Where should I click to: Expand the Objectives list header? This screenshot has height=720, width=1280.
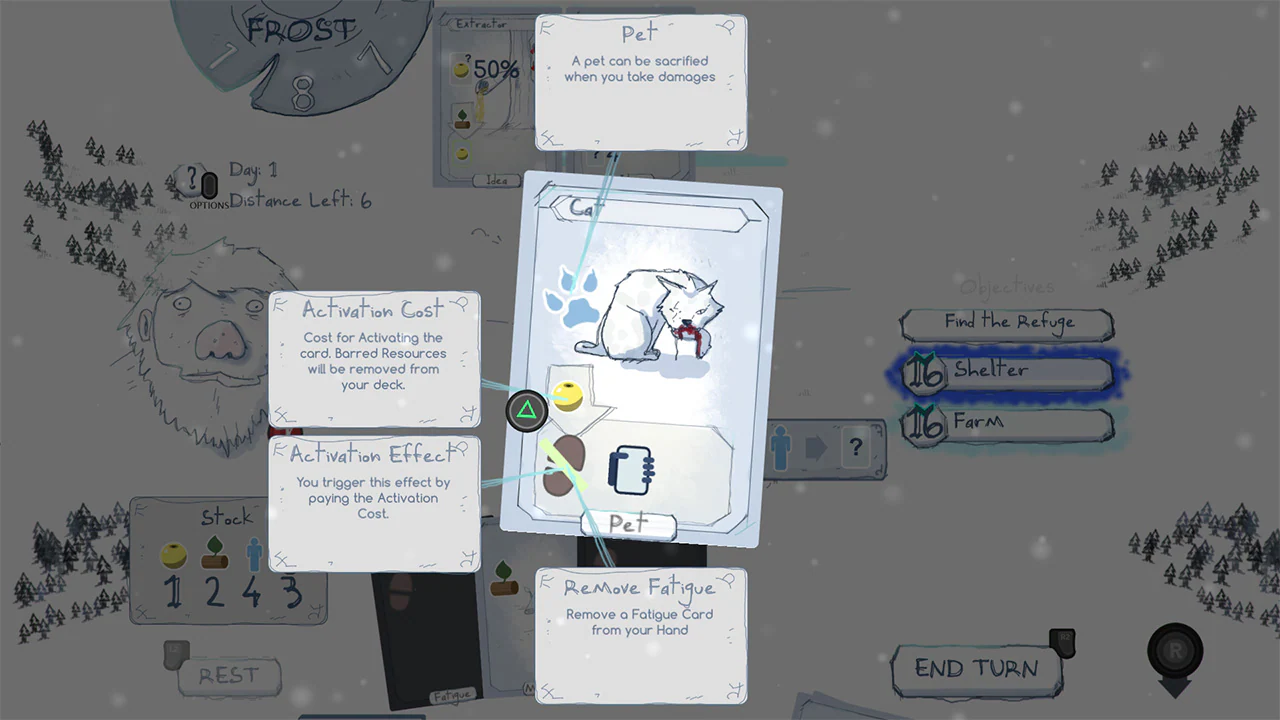coord(1007,287)
